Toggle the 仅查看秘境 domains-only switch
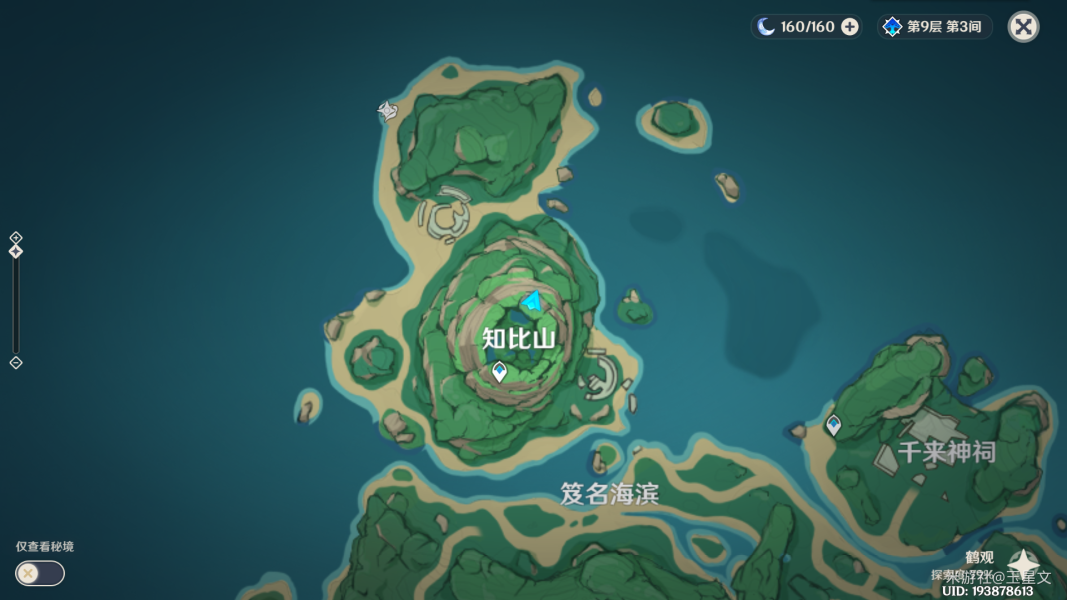Image resolution: width=1067 pixels, height=600 pixels. point(40,573)
